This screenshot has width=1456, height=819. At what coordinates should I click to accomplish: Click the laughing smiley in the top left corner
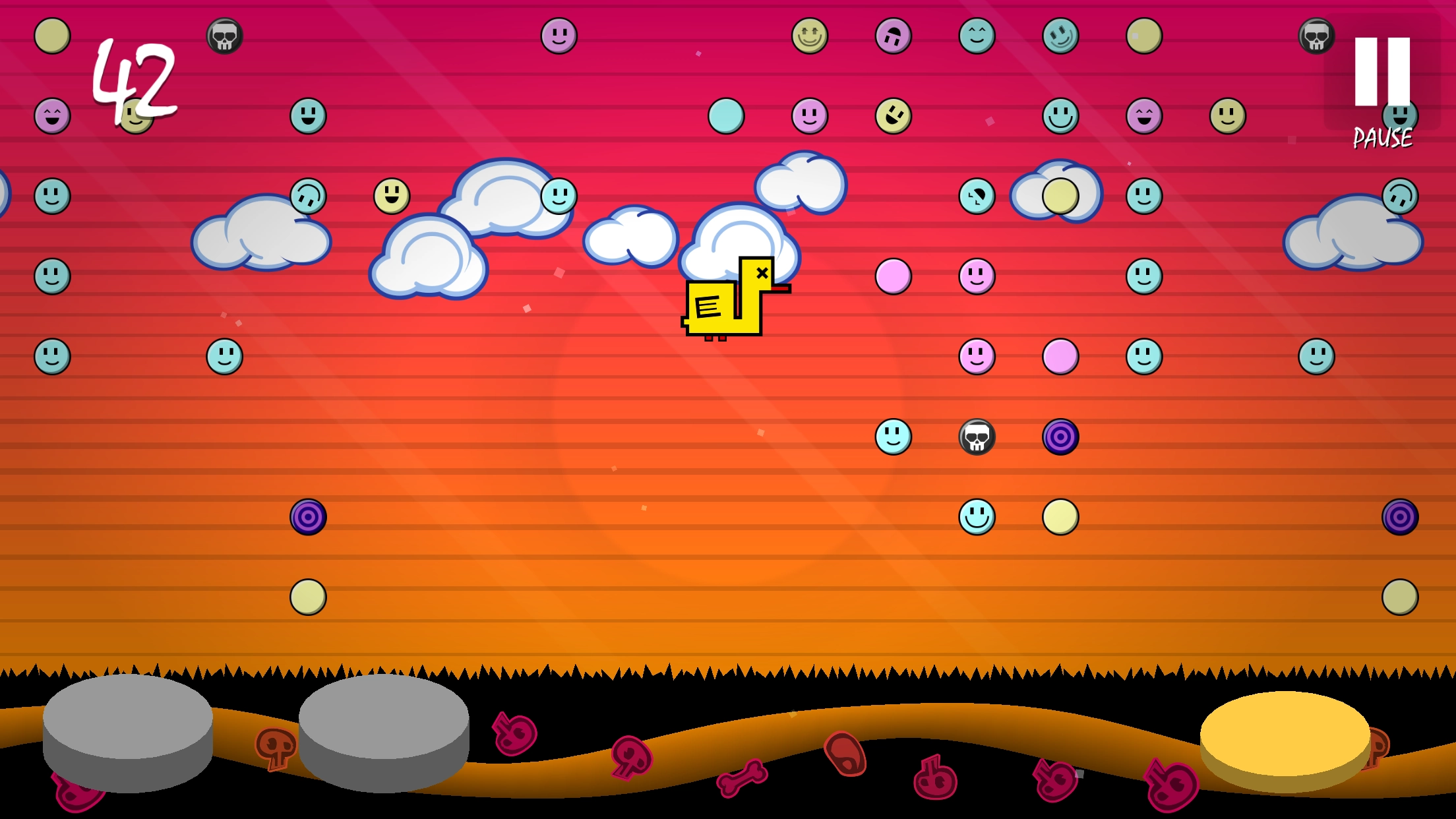coord(51,117)
